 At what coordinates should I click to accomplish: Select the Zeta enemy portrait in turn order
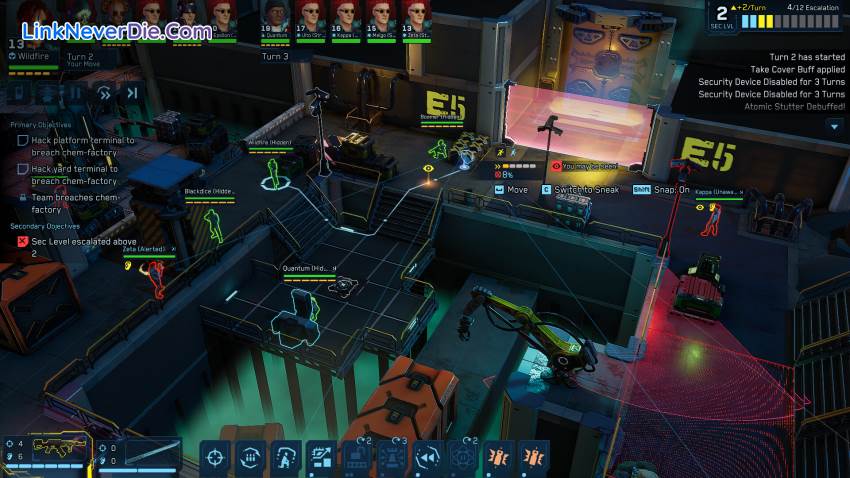pyautogui.click(x=414, y=18)
